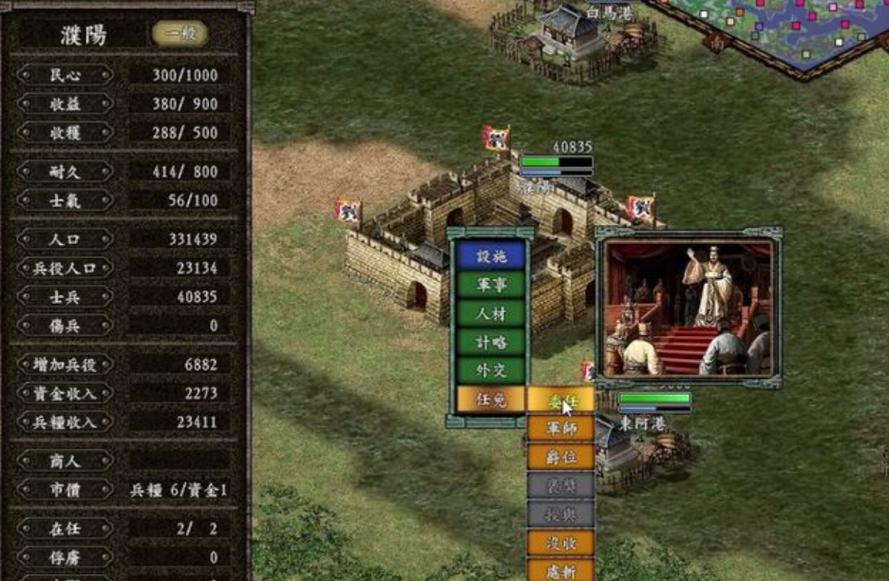Toggle the 一般 button beside 濮陽
The image size is (889, 581).
click(x=180, y=34)
